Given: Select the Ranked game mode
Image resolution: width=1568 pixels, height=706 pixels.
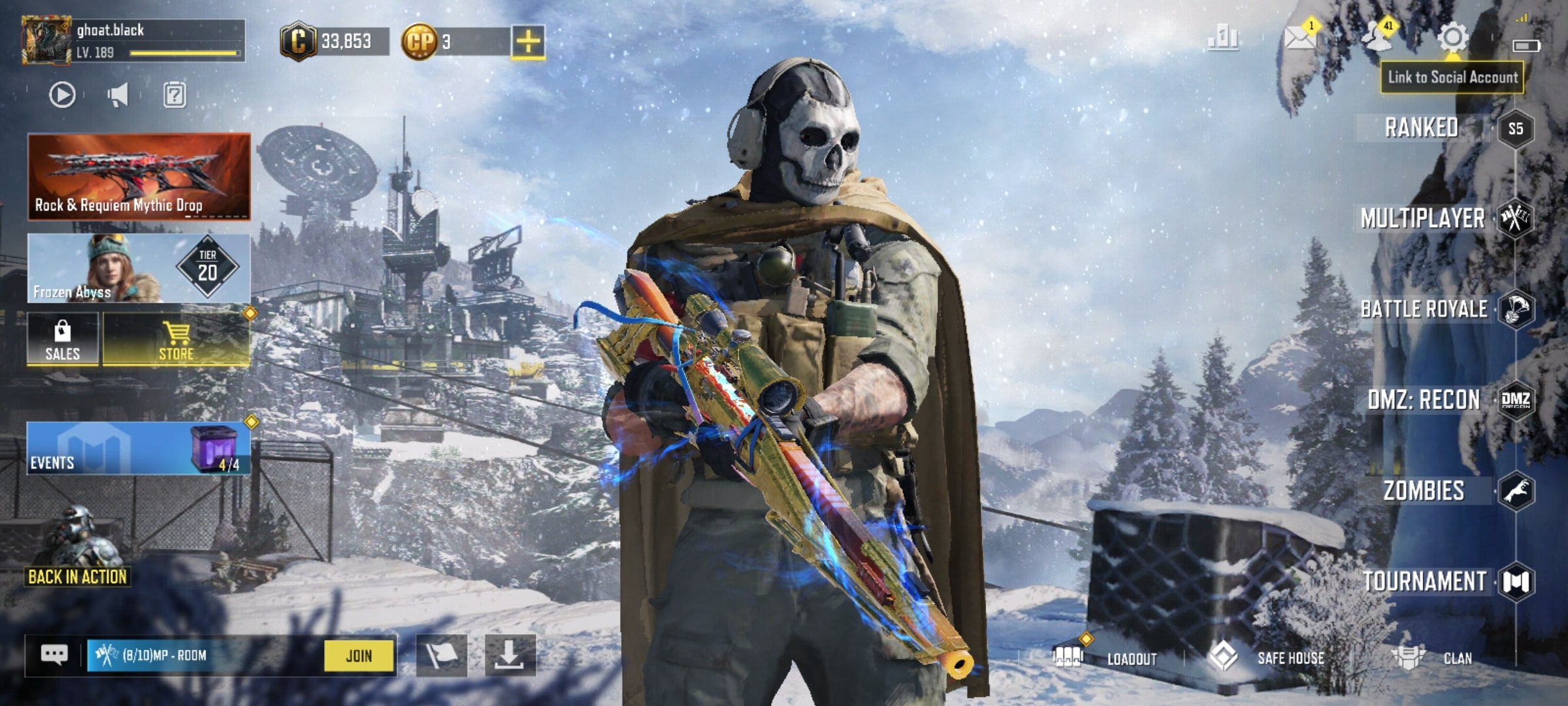Looking at the screenshot, I should [x=1422, y=127].
